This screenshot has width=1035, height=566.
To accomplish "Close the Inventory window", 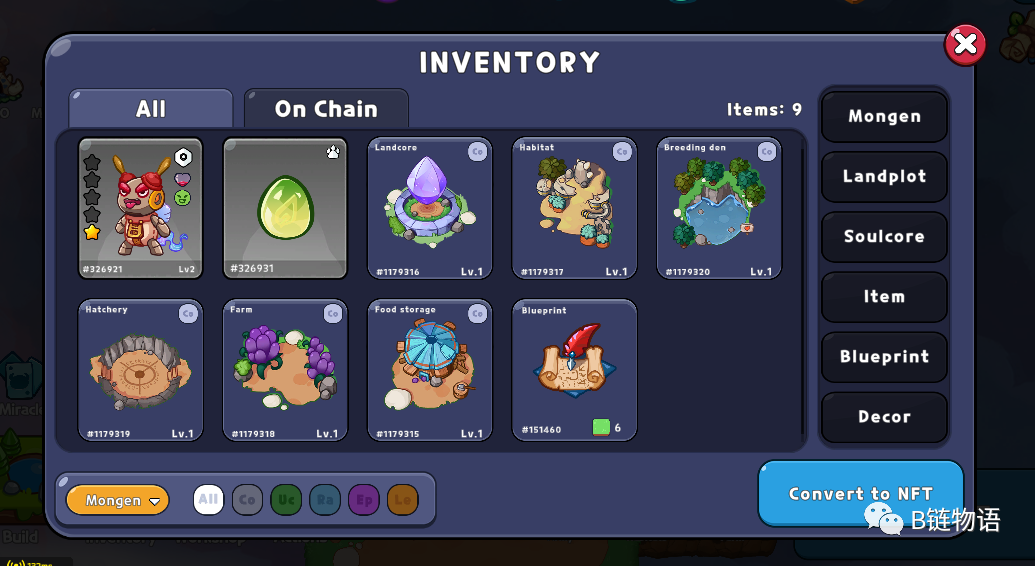I will click(x=965, y=45).
